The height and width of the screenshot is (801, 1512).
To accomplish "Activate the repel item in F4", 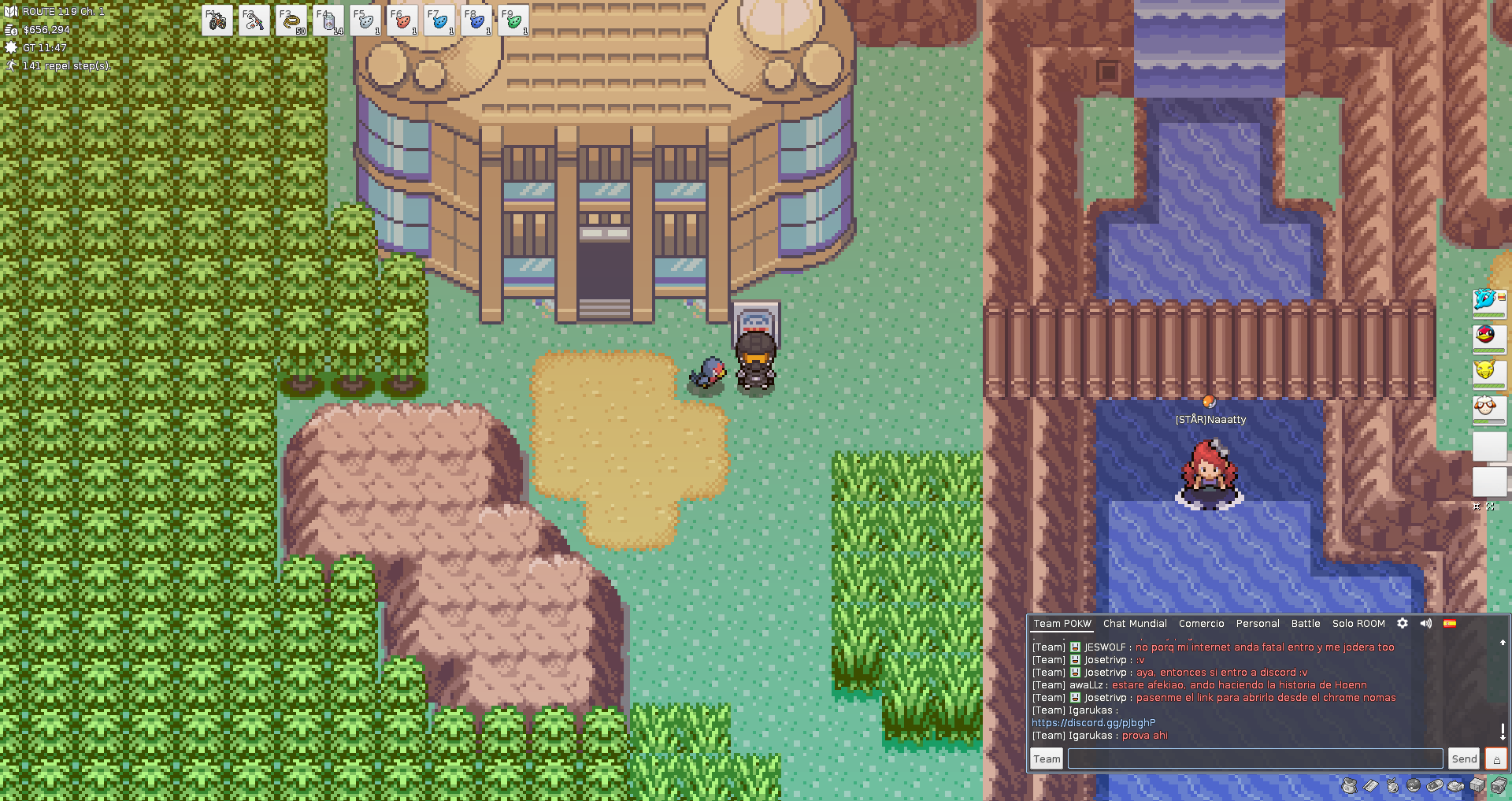I will [328, 20].
